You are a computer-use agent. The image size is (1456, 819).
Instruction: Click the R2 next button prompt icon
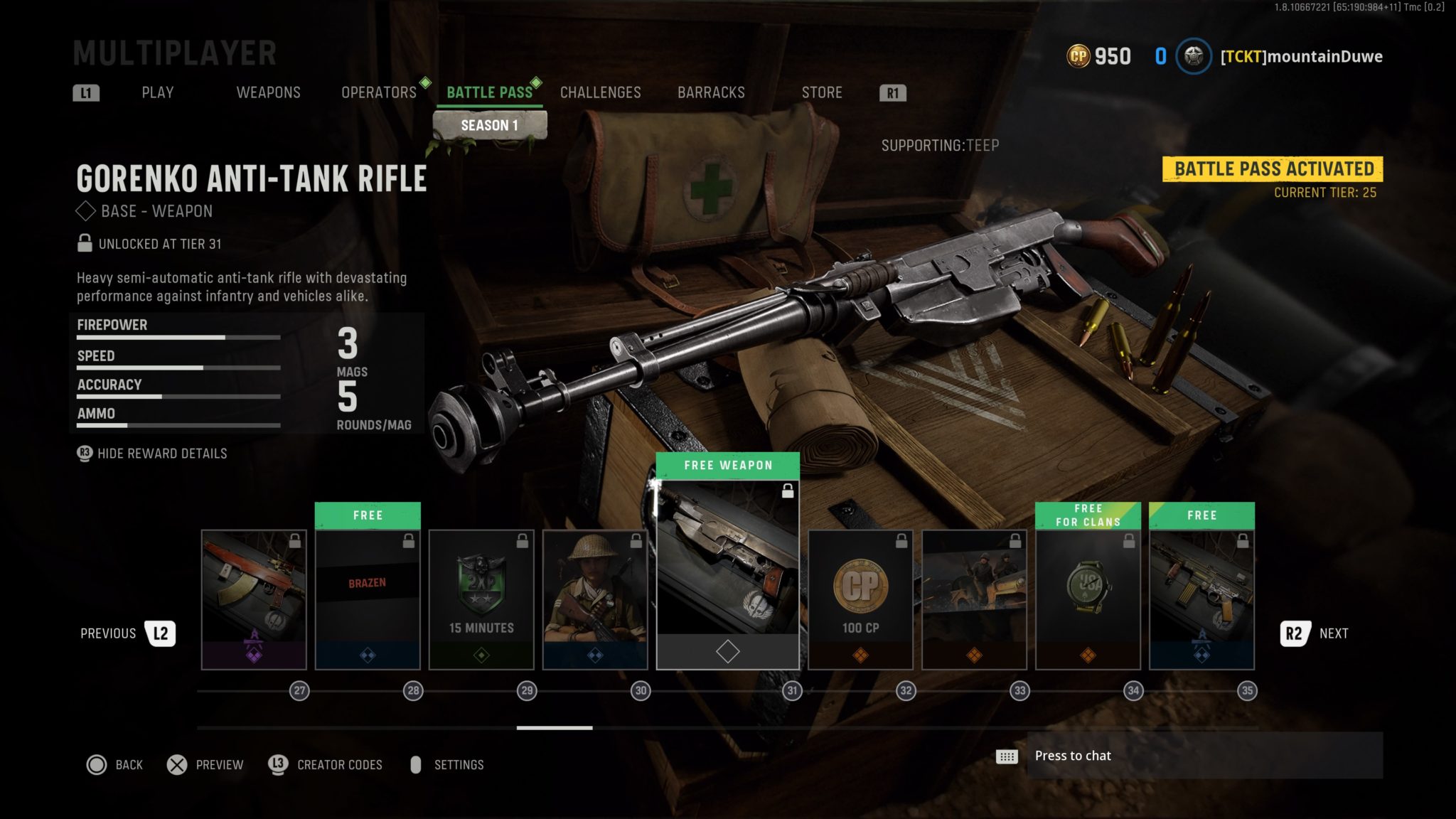1294,633
